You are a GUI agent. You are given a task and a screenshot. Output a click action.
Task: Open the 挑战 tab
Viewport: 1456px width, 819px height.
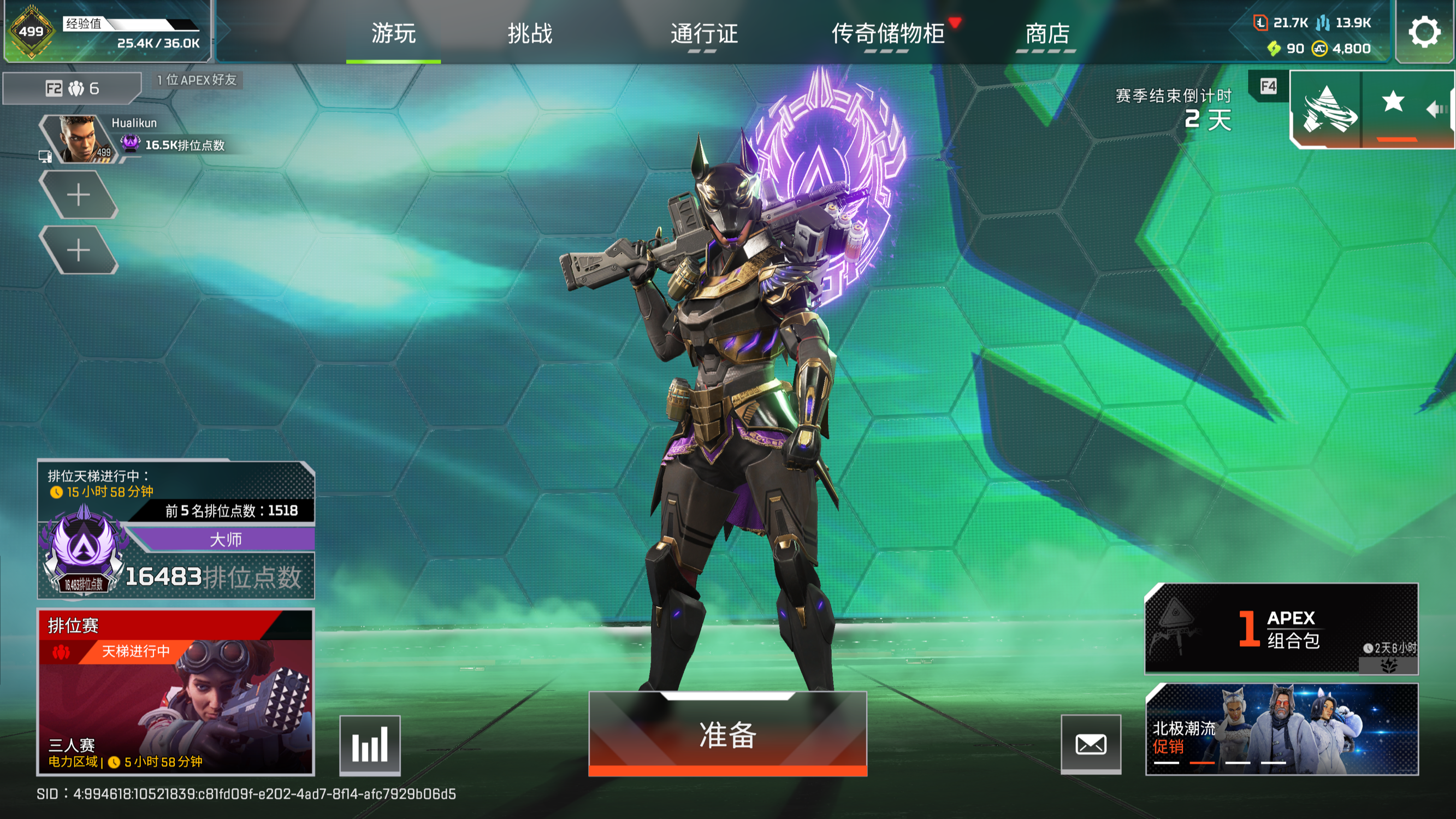[x=530, y=33]
